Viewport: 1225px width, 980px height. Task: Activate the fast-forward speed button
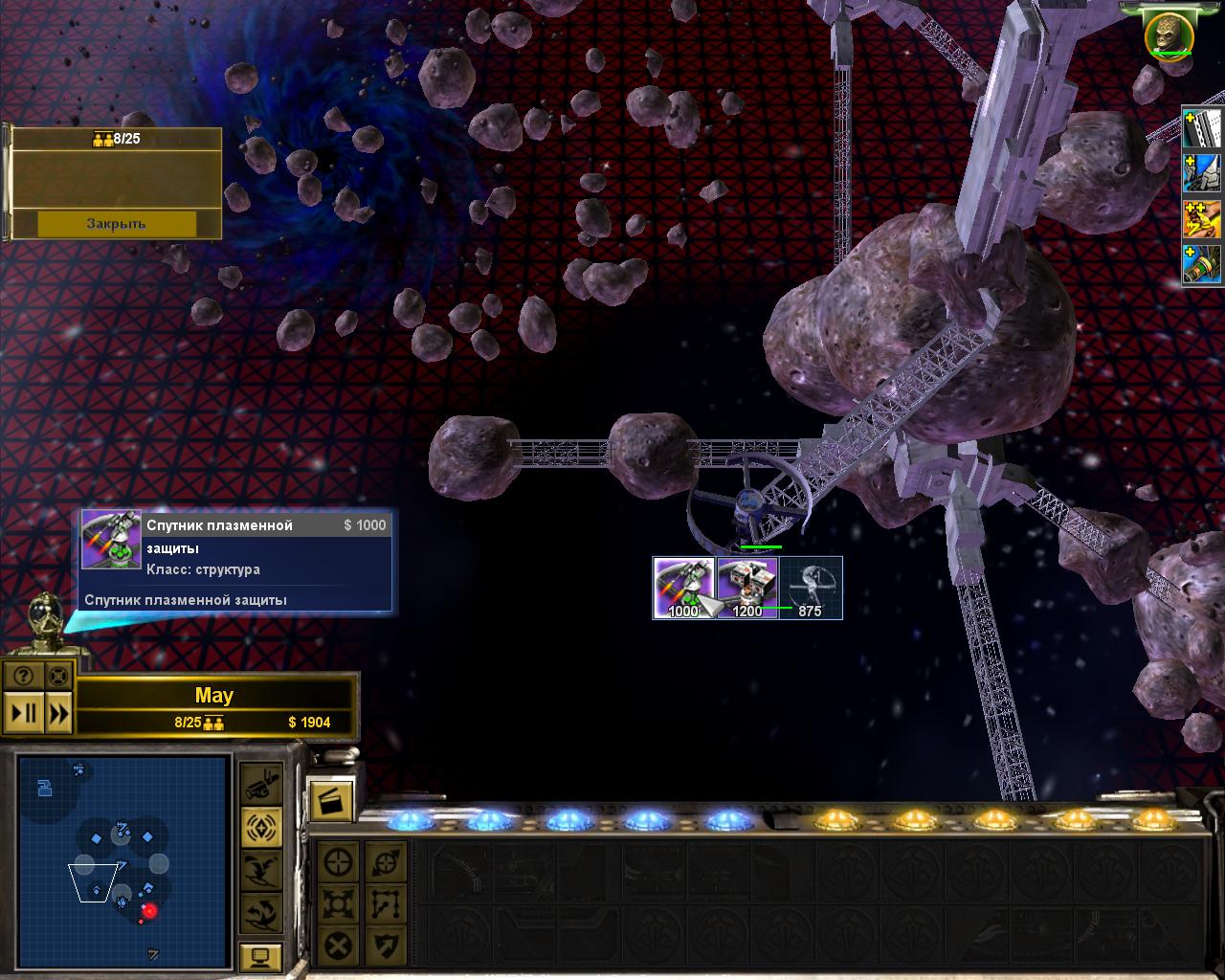point(58,713)
